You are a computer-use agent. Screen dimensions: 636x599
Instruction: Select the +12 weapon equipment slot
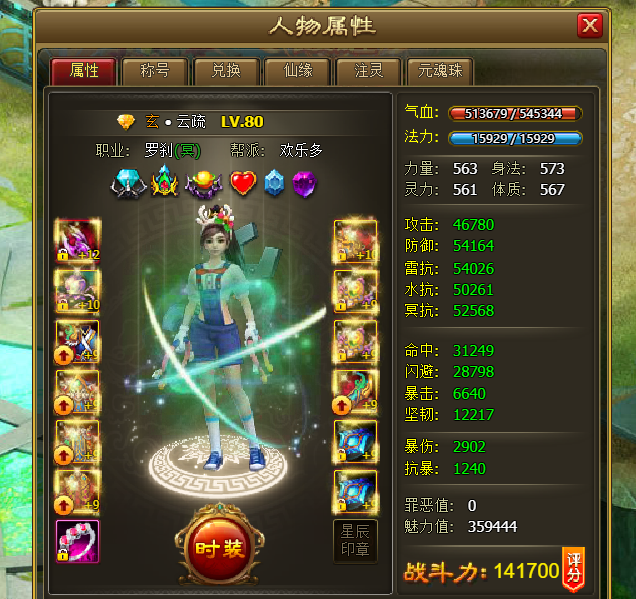coord(77,242)
